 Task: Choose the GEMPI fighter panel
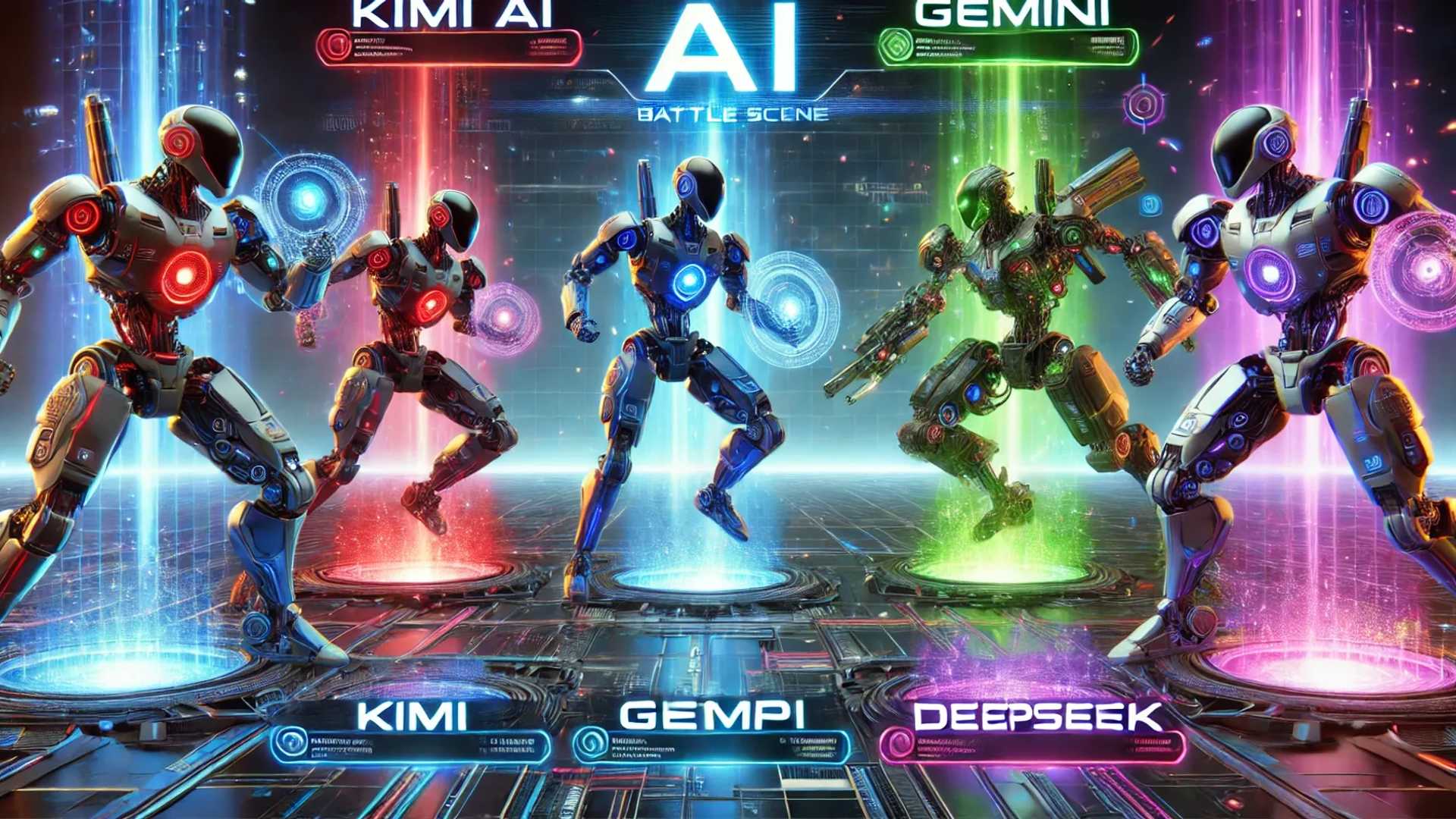[711, 747]
